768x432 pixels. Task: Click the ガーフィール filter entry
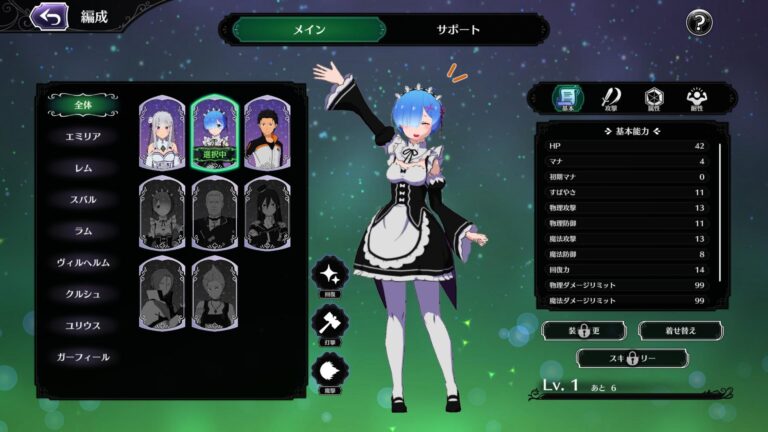point(84,357)
